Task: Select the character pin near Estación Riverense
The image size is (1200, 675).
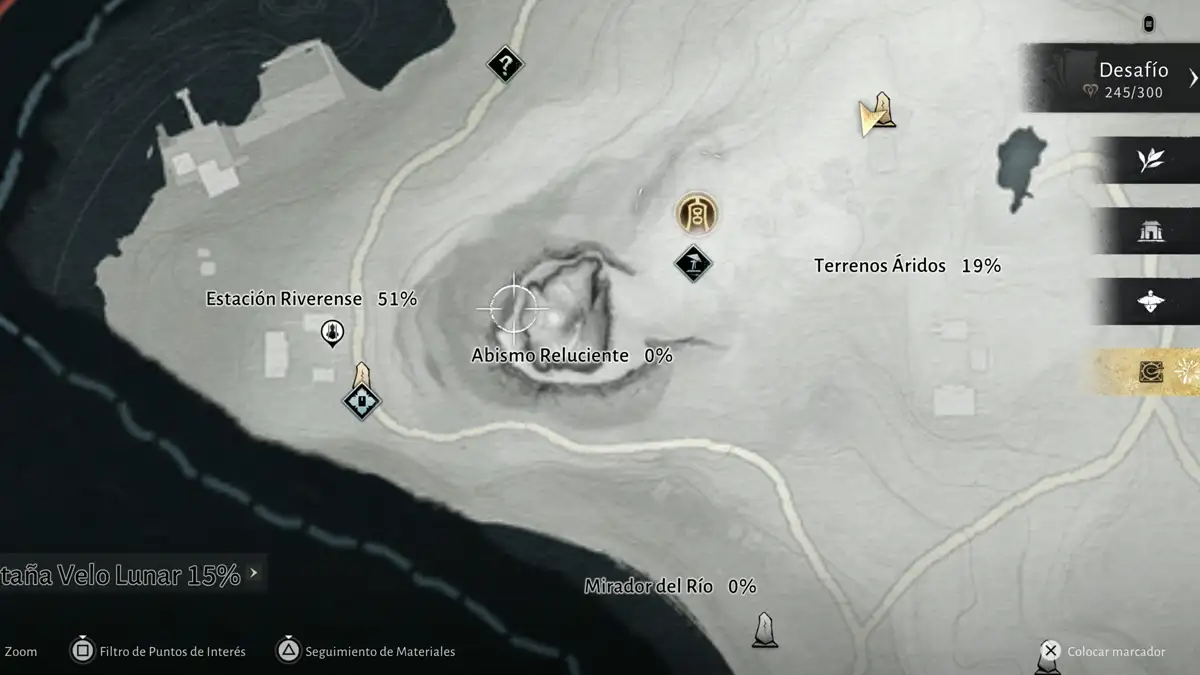Action: click(x=332, y=332)
